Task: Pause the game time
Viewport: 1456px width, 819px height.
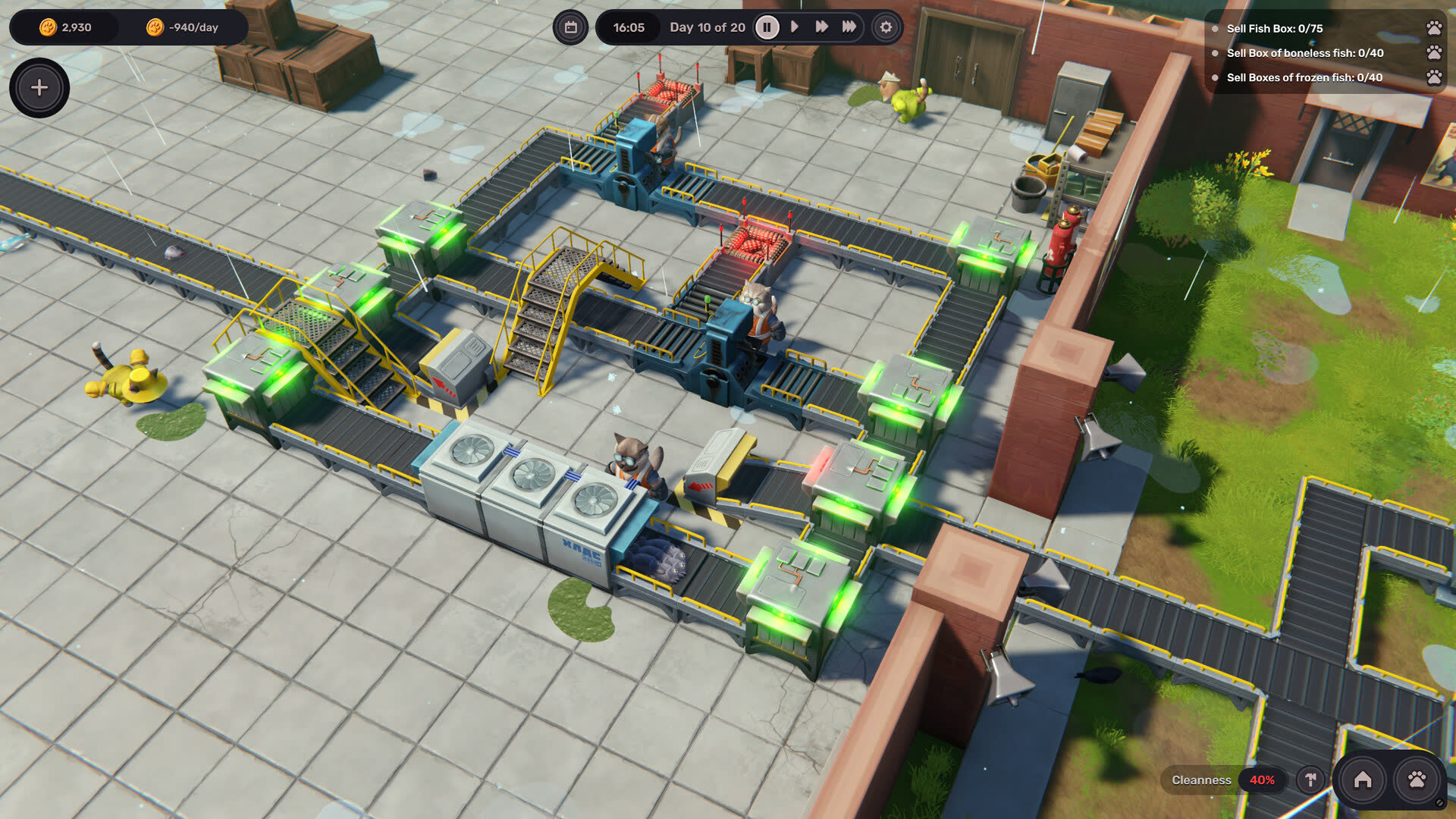Action: click(767, 27)
